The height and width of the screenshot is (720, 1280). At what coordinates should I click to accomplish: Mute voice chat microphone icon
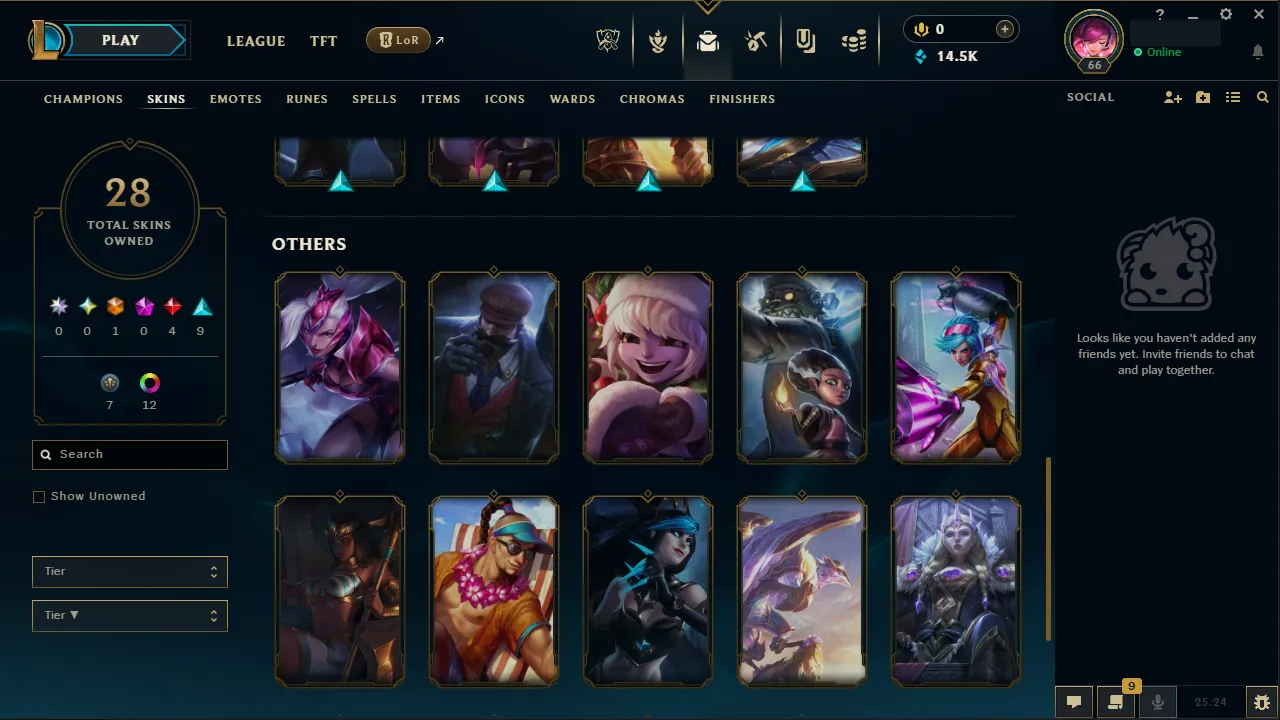1157,701
